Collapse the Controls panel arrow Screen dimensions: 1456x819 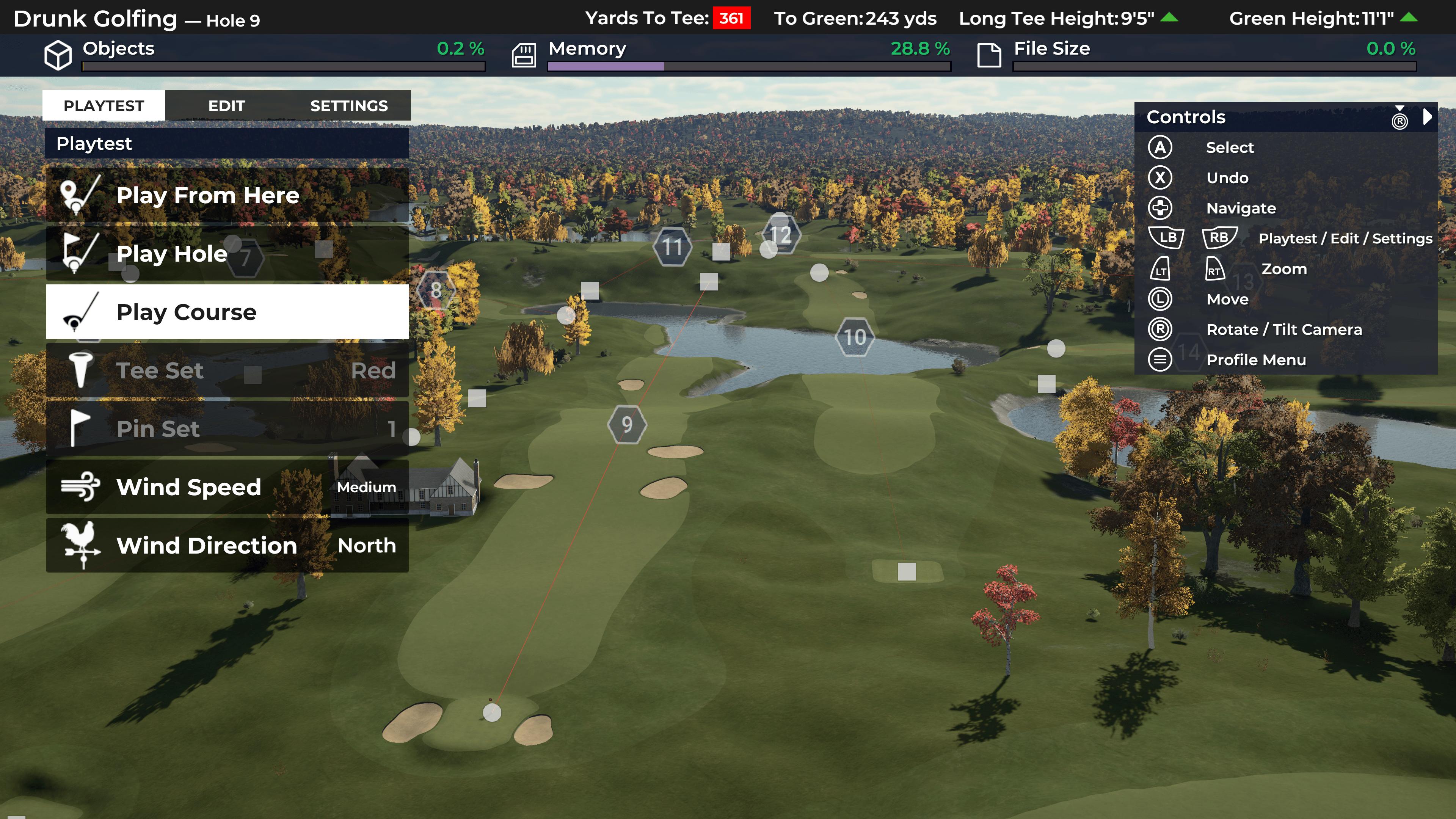[1428, 117]
